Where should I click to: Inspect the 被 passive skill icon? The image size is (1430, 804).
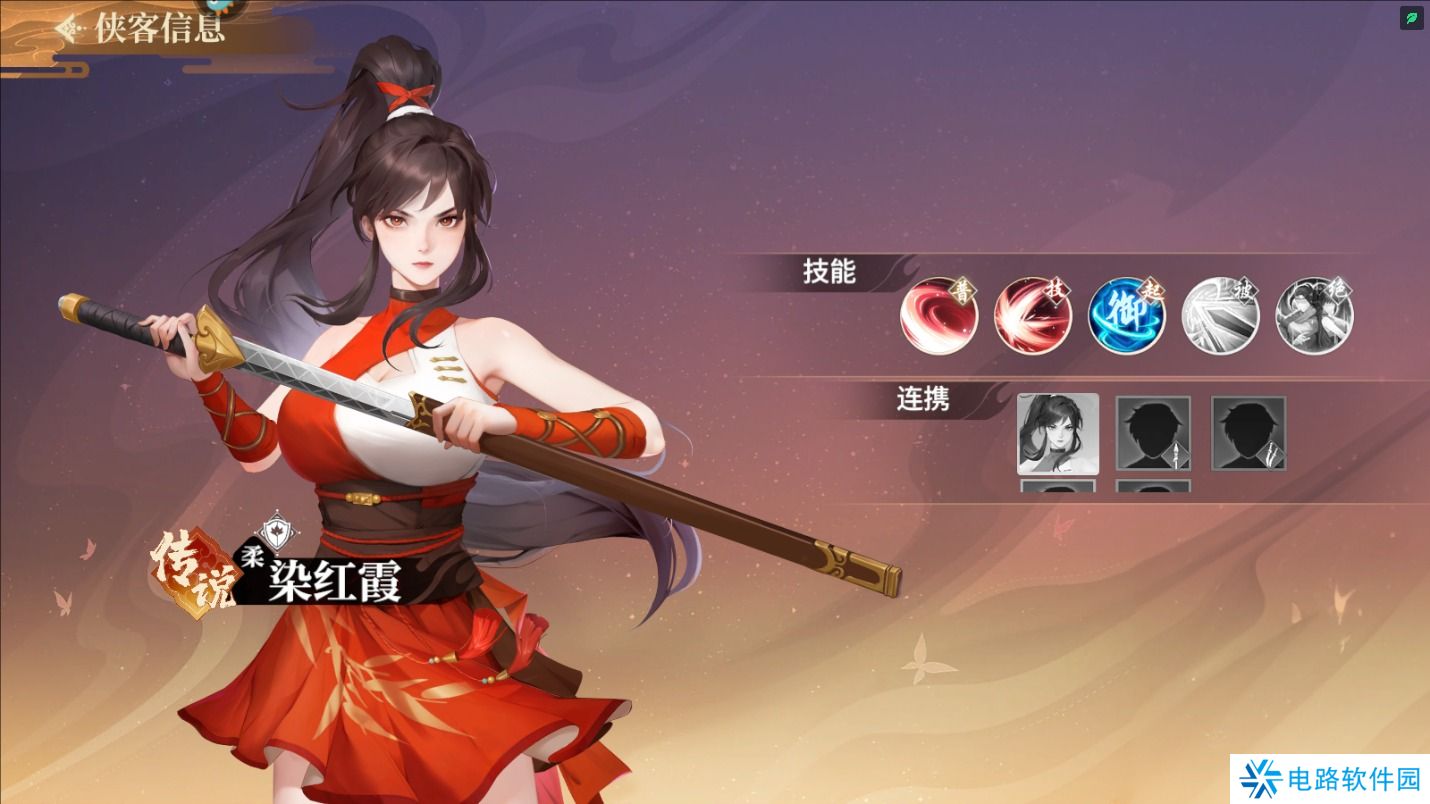tap(1220, 315)
